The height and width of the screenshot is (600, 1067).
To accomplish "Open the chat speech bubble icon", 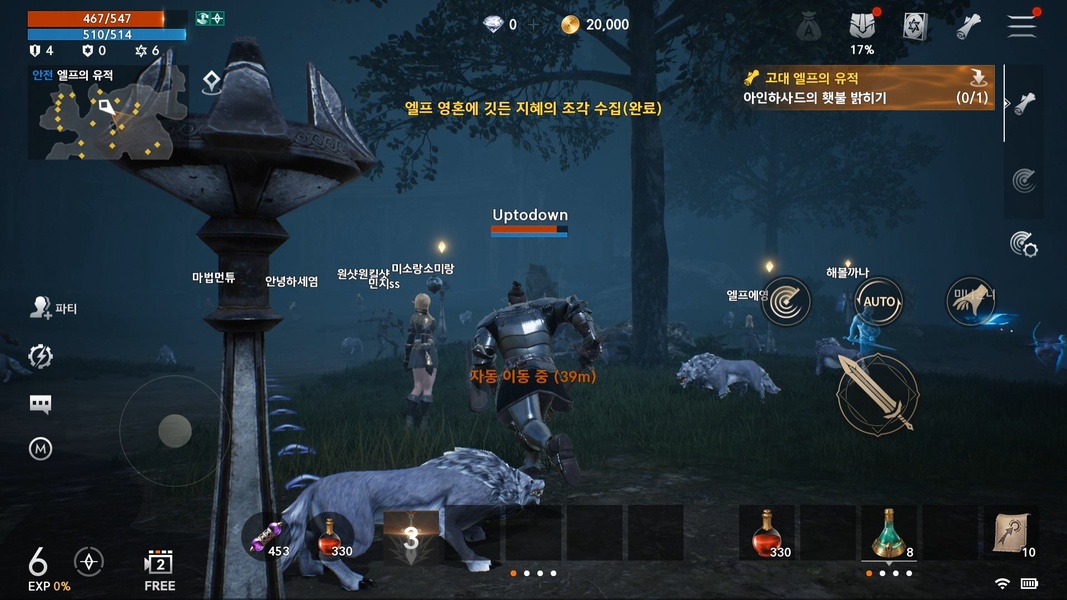I will pos(41,404).
